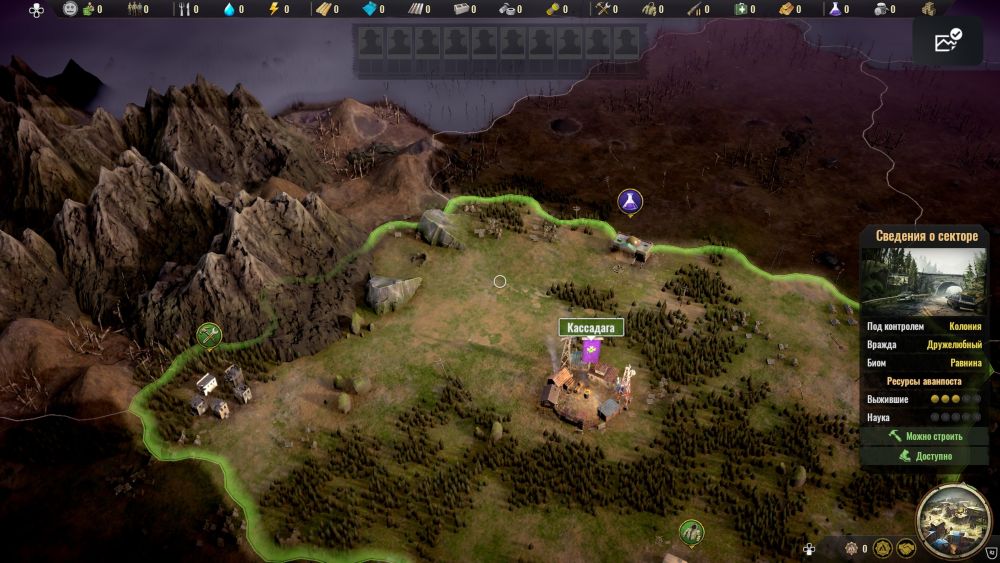Click the face icon in top bar
Screen dimensions: 1000x563
(x=70, y=9)
